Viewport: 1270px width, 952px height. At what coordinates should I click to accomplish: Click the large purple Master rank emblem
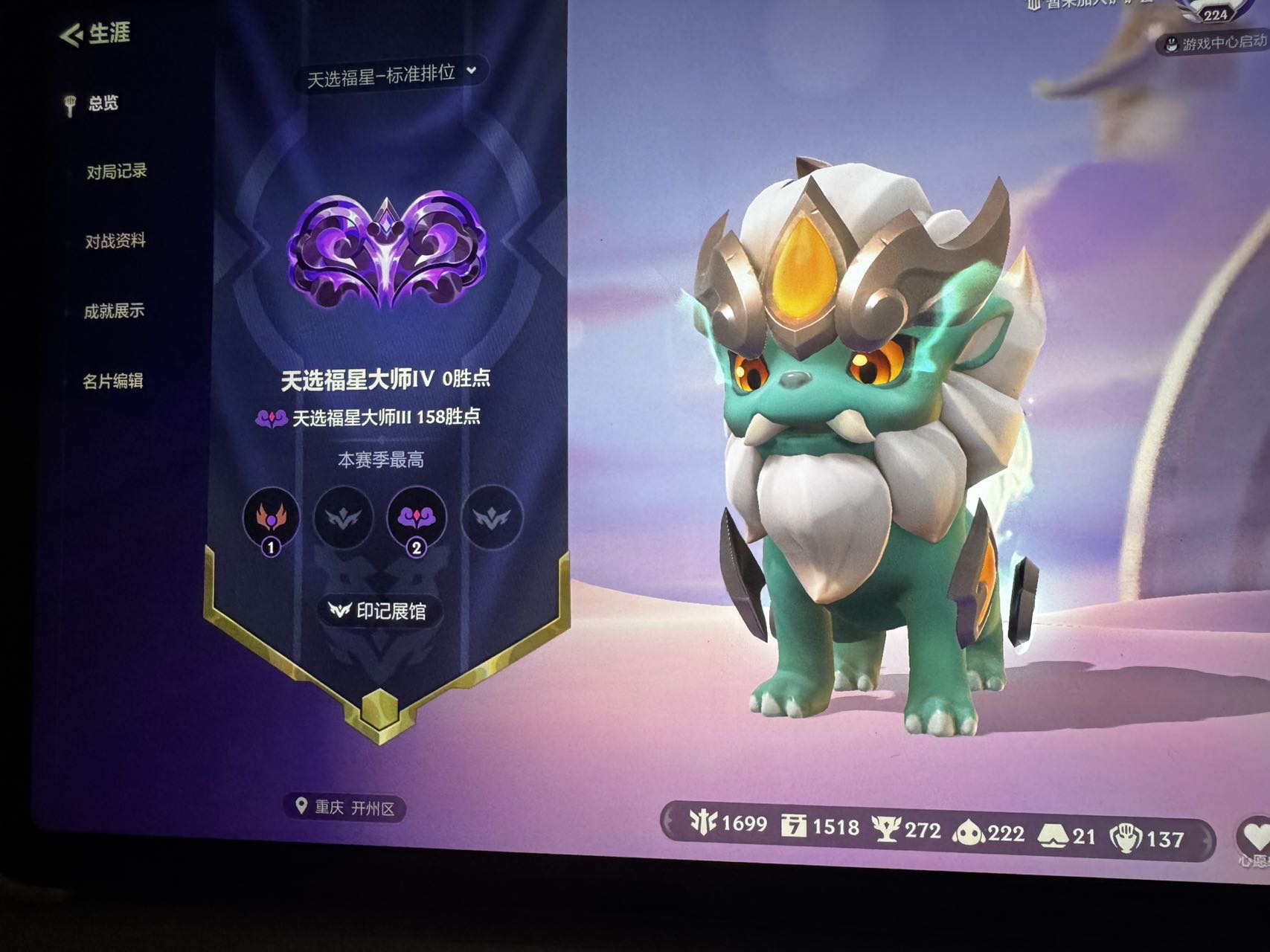tap(387, 251)
